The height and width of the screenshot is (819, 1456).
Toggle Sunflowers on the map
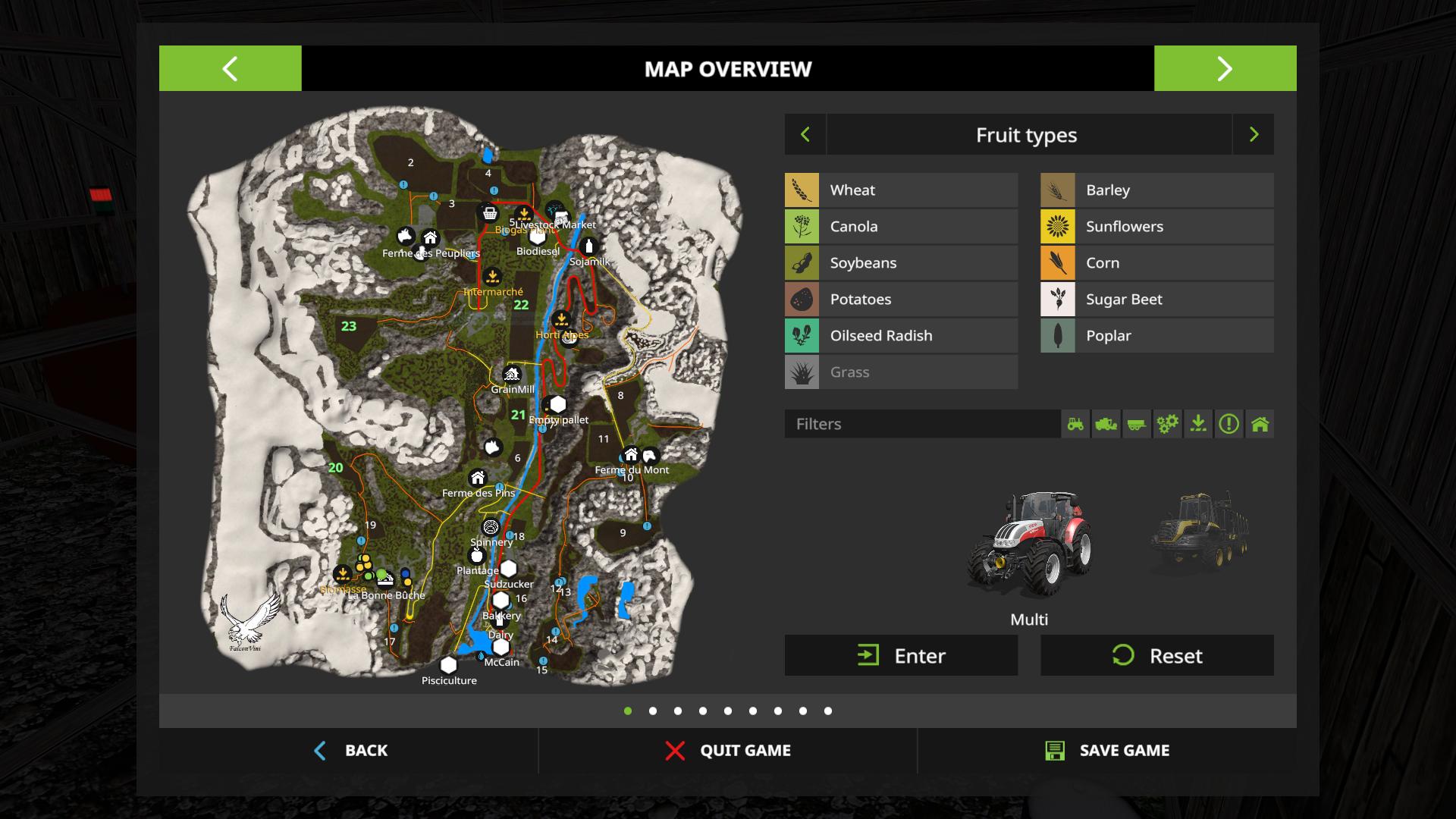click(x=1156, y=227)
